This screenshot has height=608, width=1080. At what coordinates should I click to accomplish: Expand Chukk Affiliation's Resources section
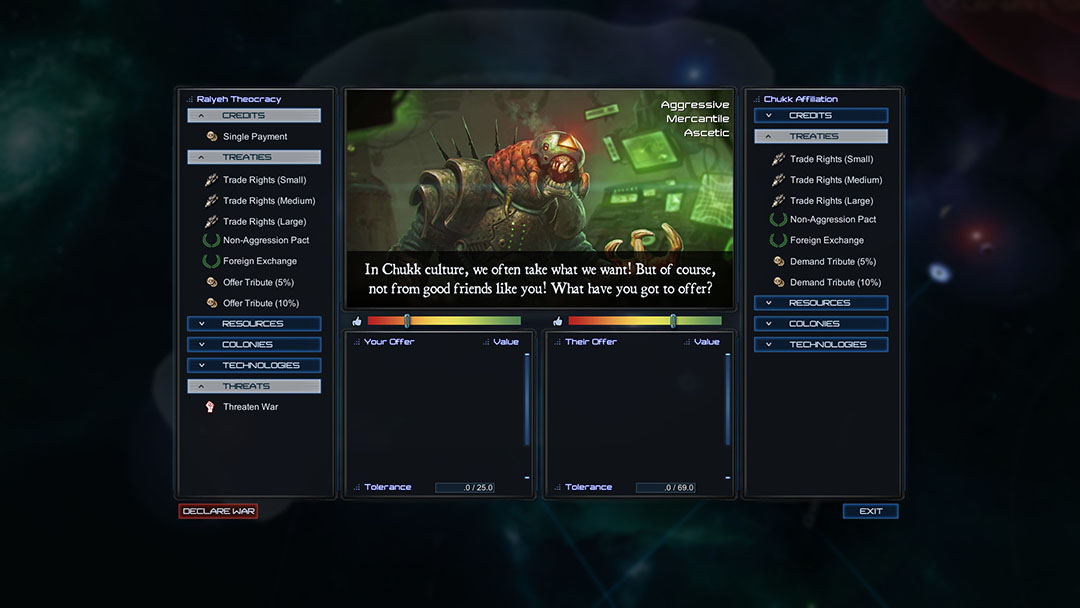[x=821, y=303]
